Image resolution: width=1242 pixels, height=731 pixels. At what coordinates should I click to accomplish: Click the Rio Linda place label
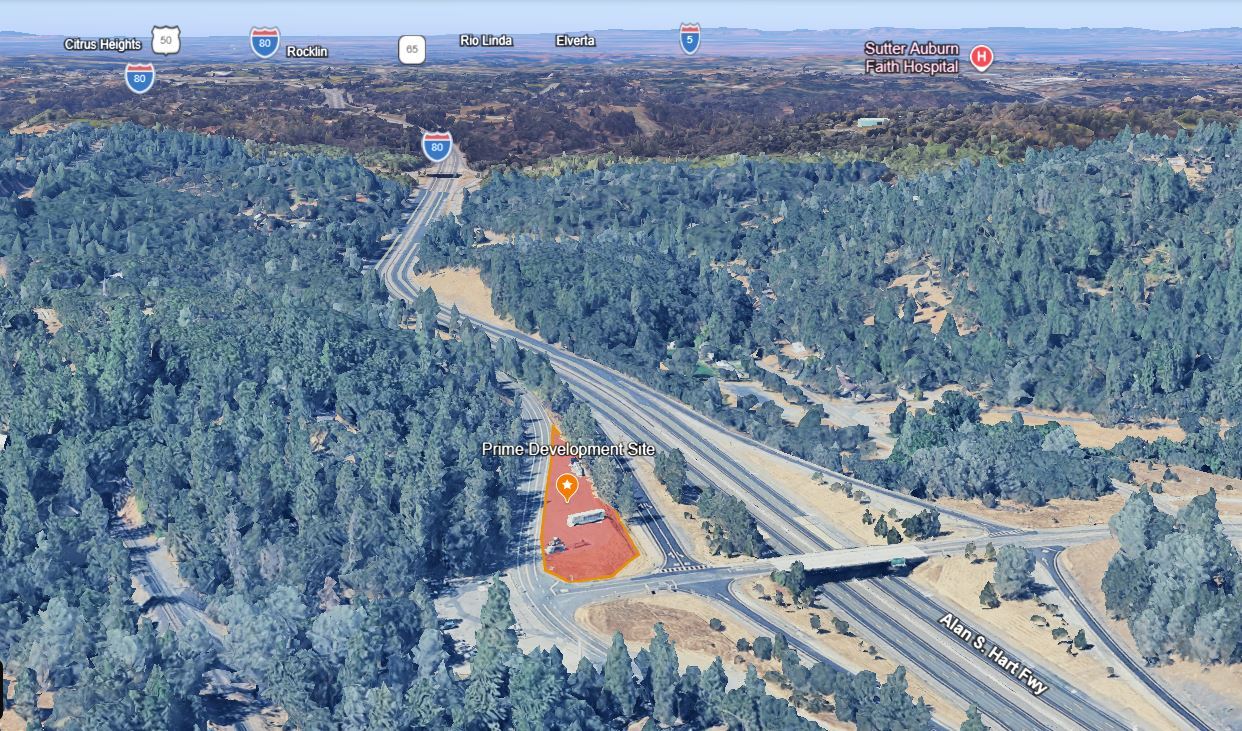point(486,41)
